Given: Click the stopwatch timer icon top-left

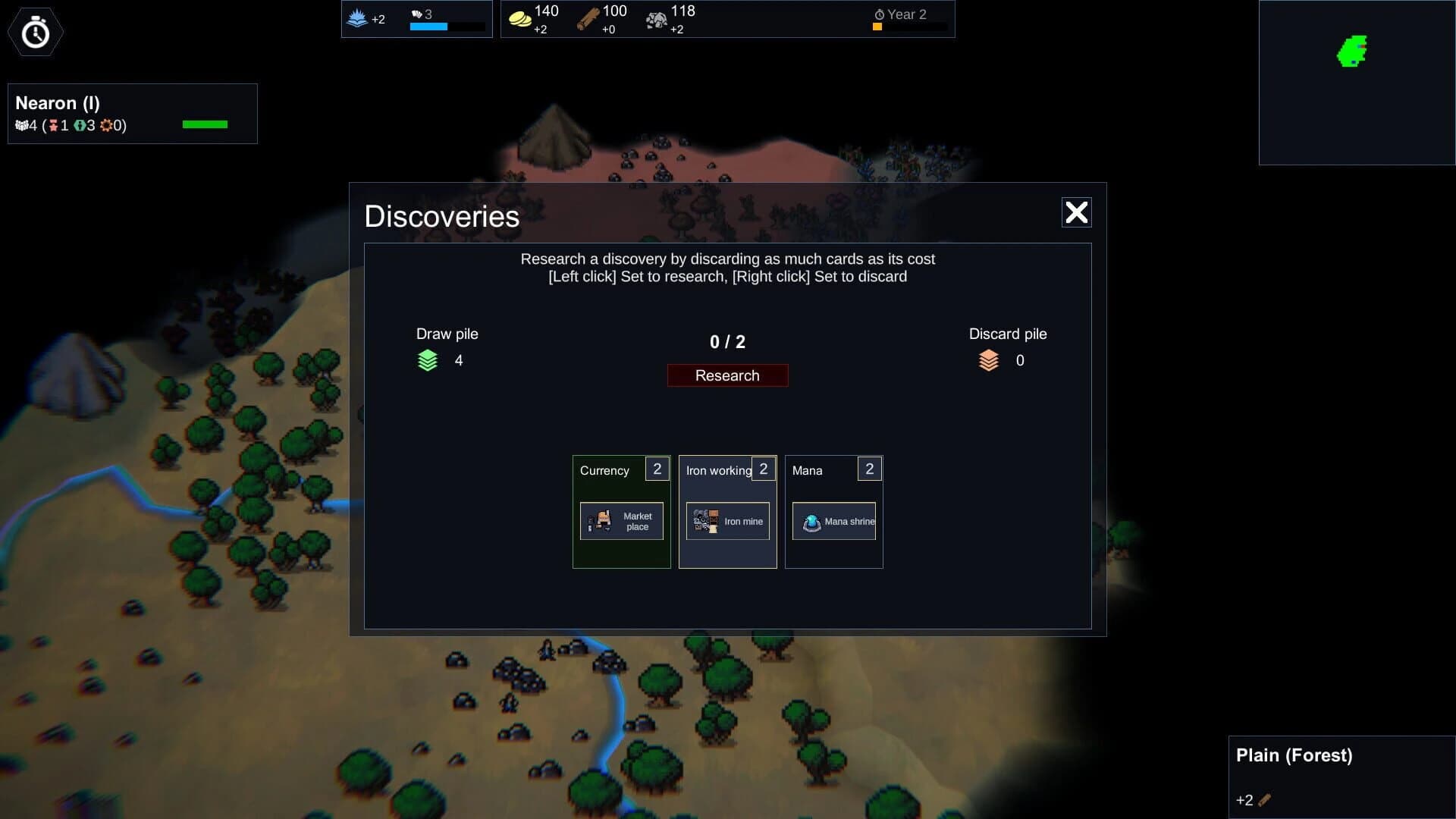Looking at the screenshot, I should click(34, 32).
